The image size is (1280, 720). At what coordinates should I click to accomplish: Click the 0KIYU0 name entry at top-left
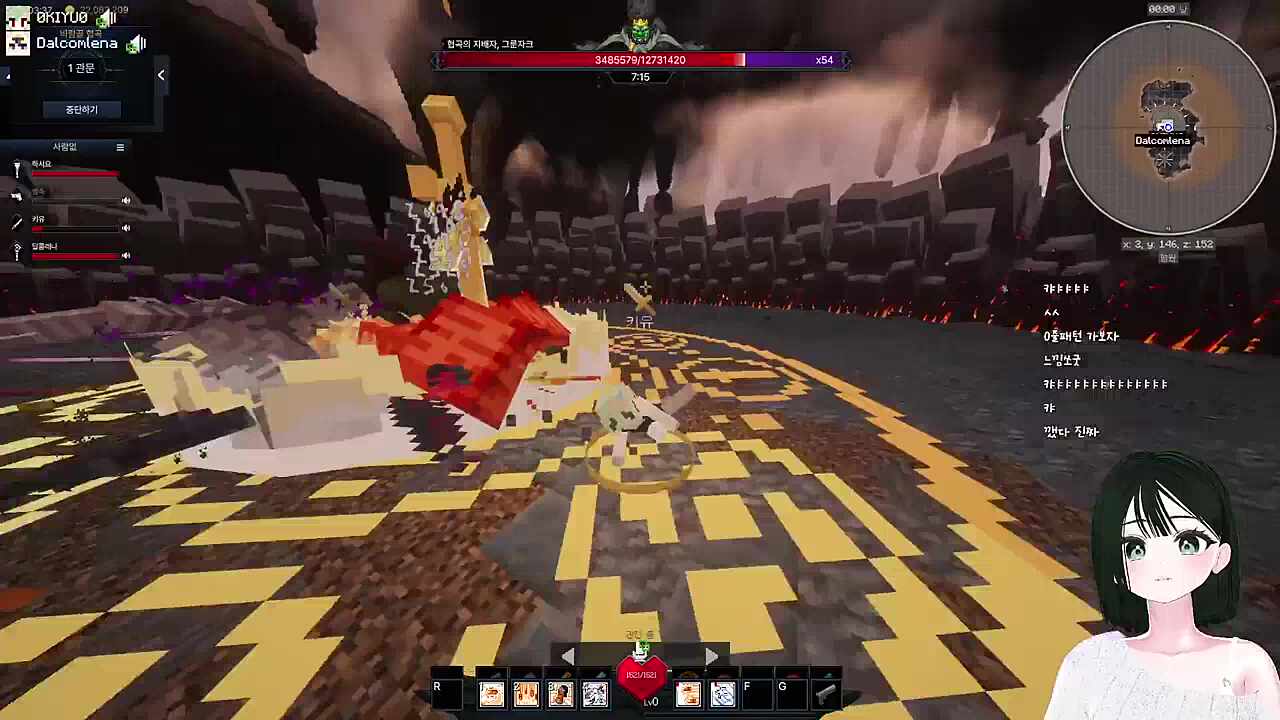tap(64, 17)
